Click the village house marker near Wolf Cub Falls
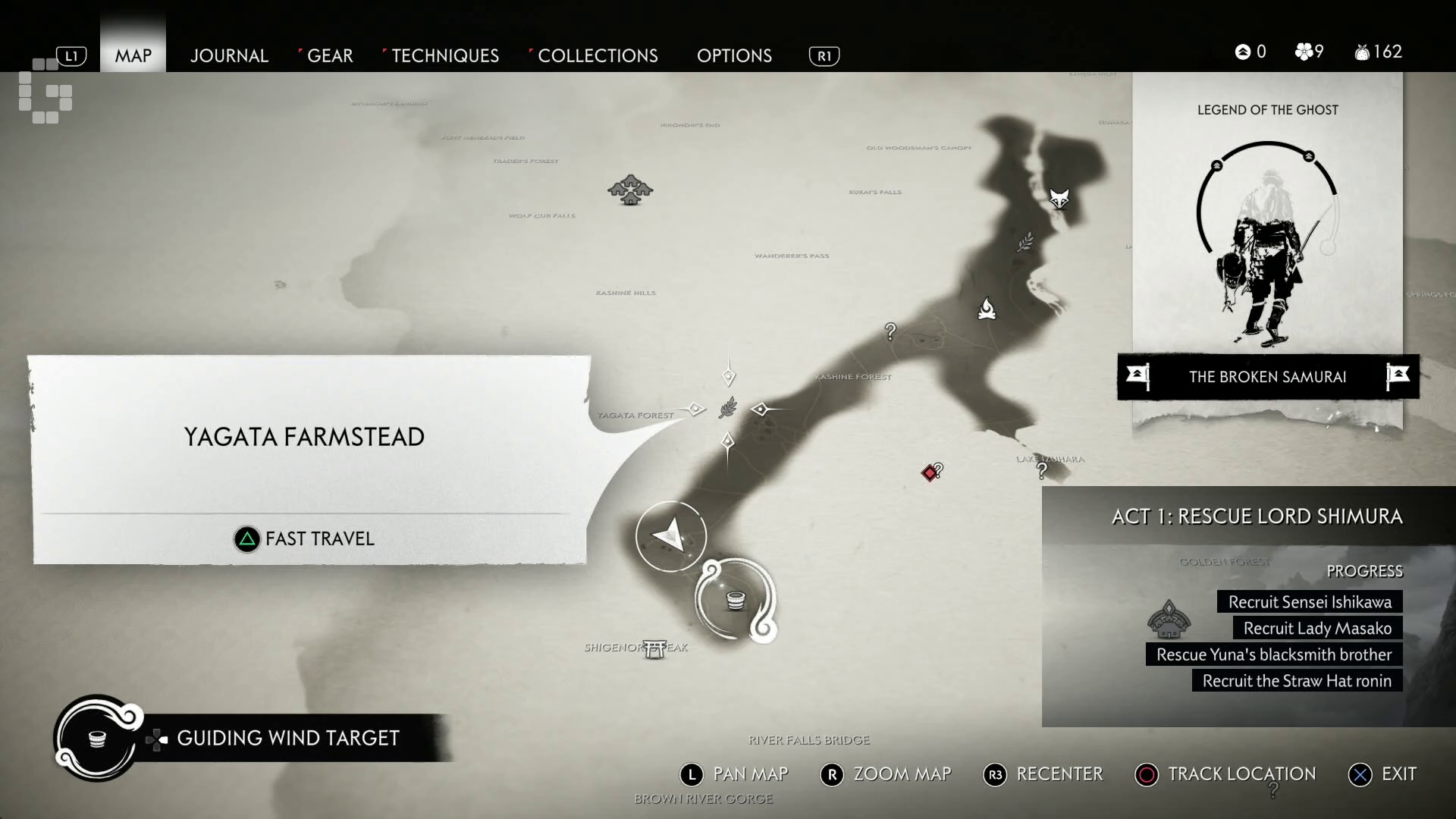The width and height of the screenshot is (1456, 819). tap(630, 190)
